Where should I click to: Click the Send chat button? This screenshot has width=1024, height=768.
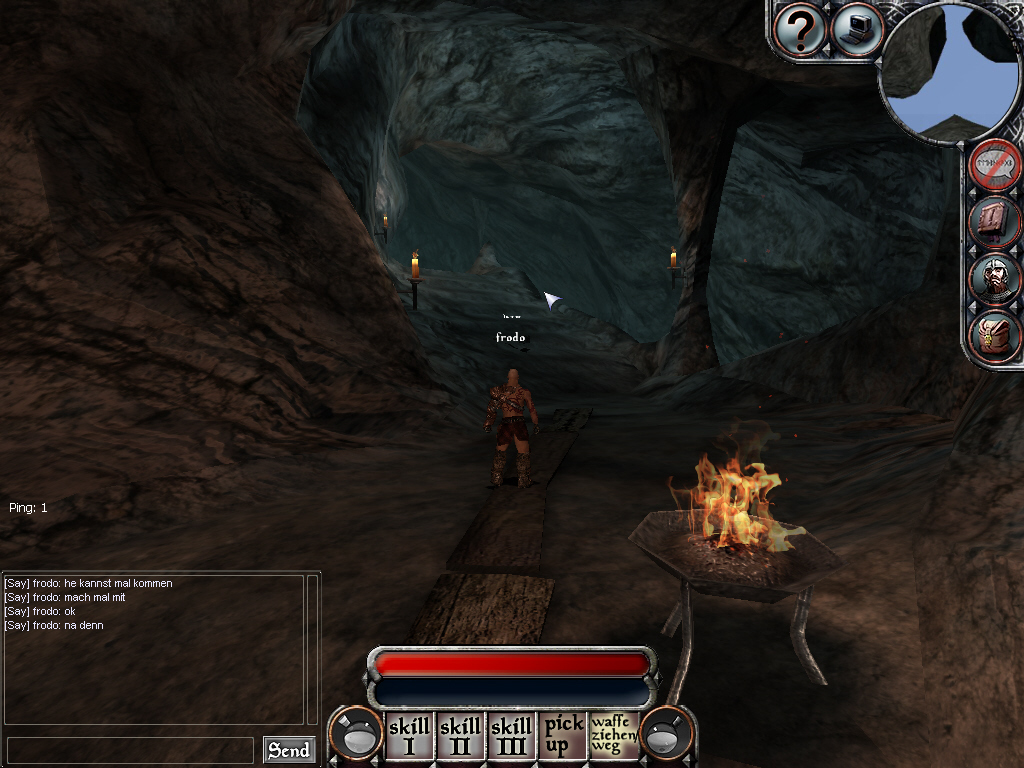(289, 750)
